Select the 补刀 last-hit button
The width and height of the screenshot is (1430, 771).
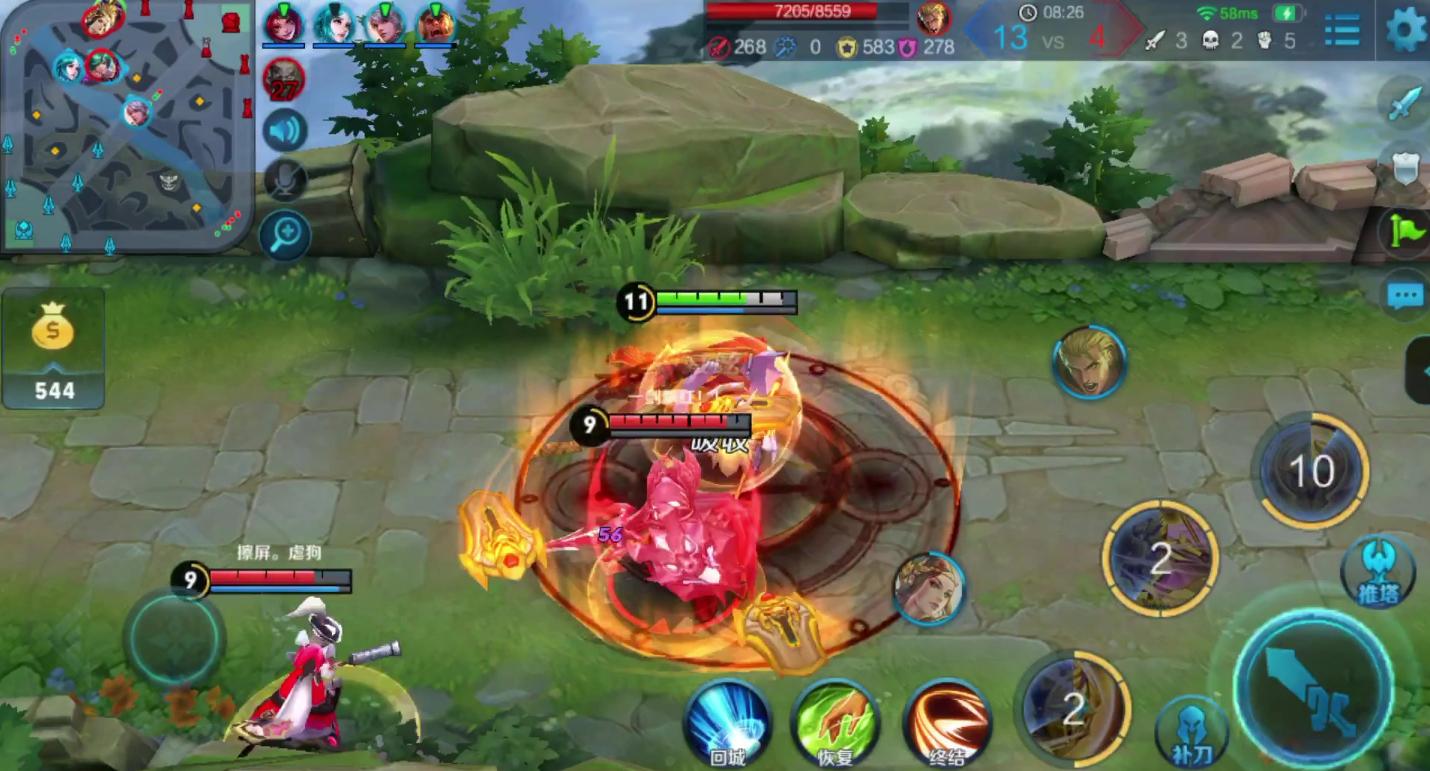1190,731
